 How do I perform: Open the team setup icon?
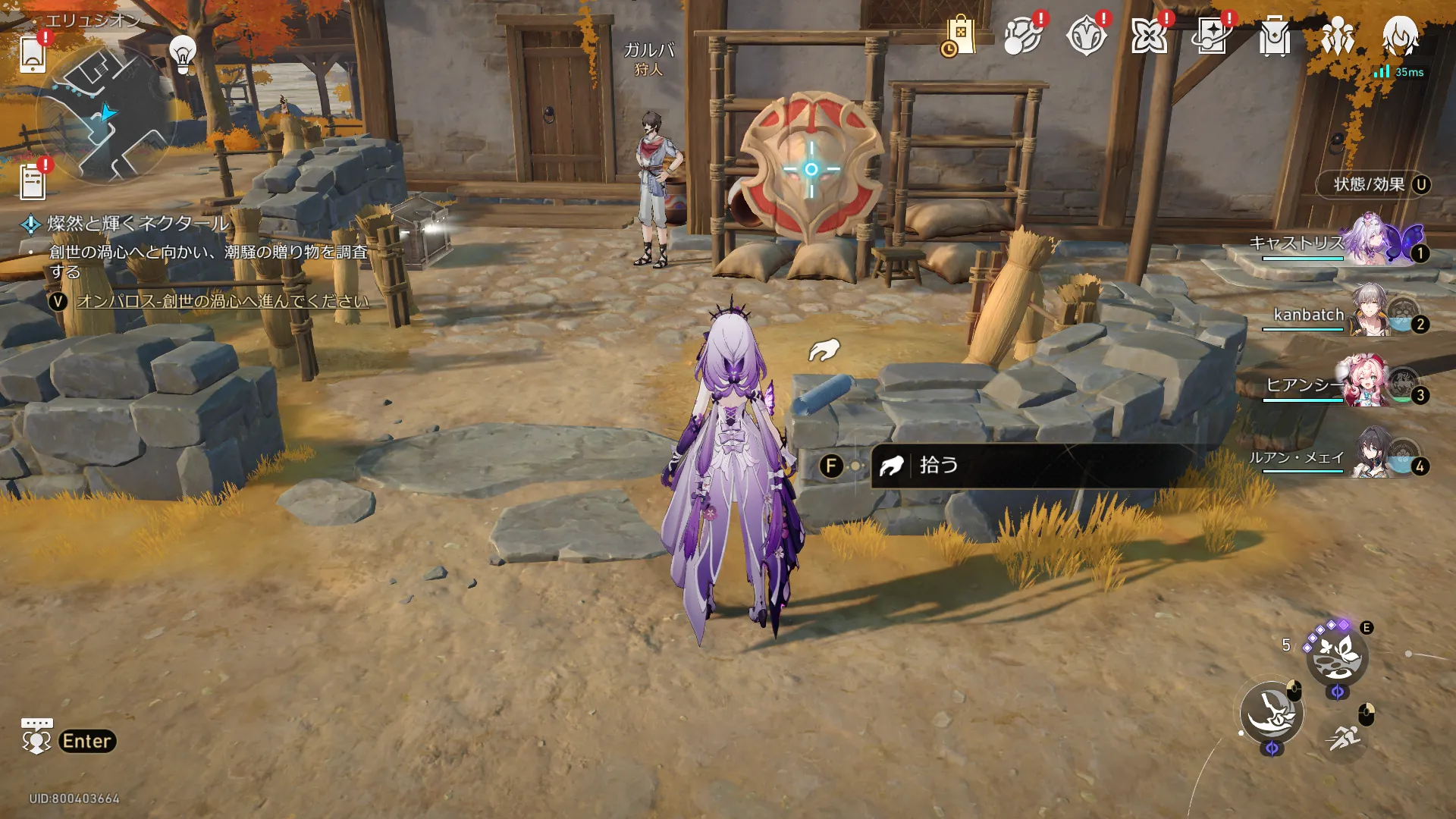1337,36
